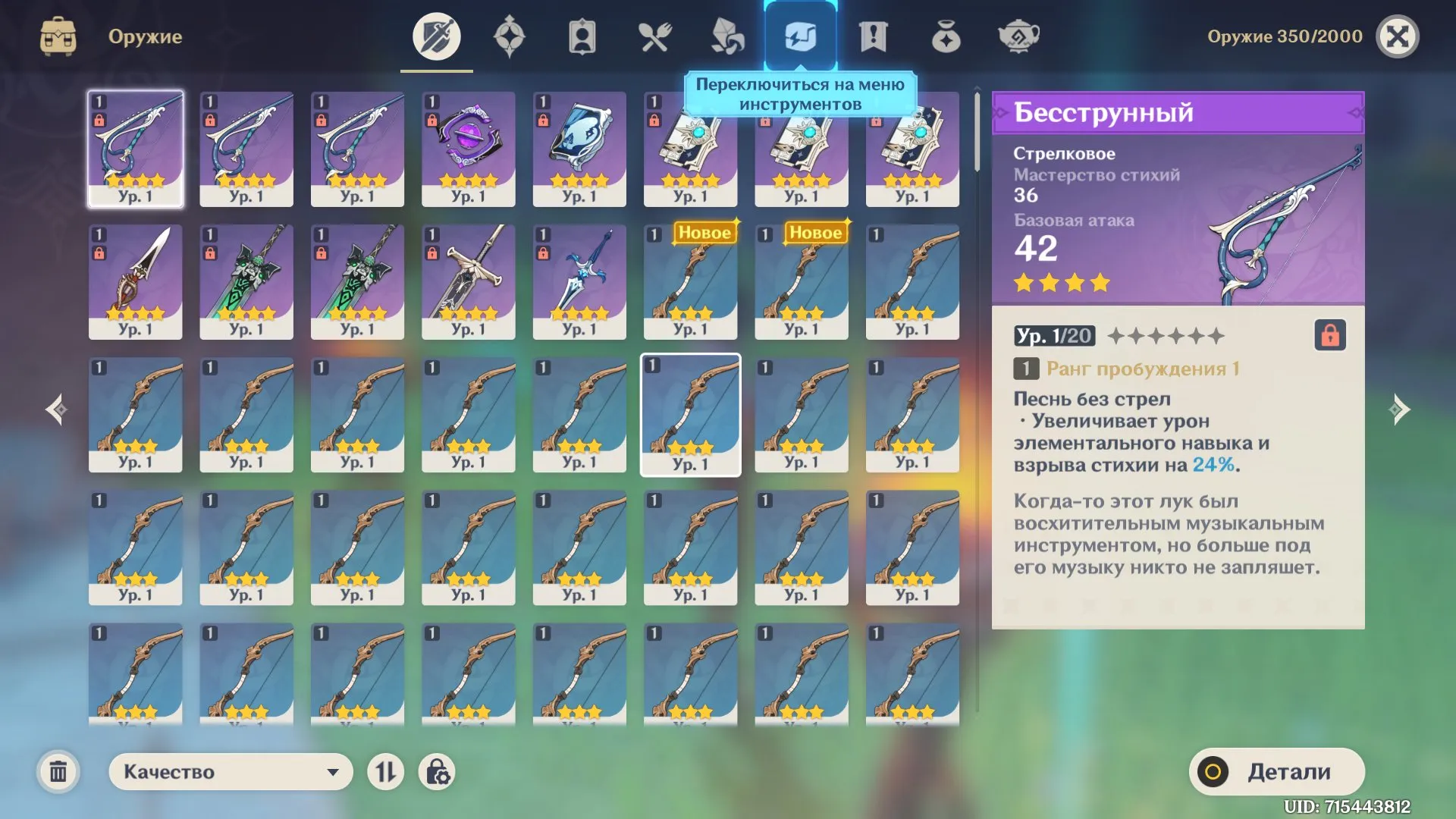Open the materials tab (crystal icon)
The width and height of the screenshot is (1456, 819).
[x=726, y=36]
